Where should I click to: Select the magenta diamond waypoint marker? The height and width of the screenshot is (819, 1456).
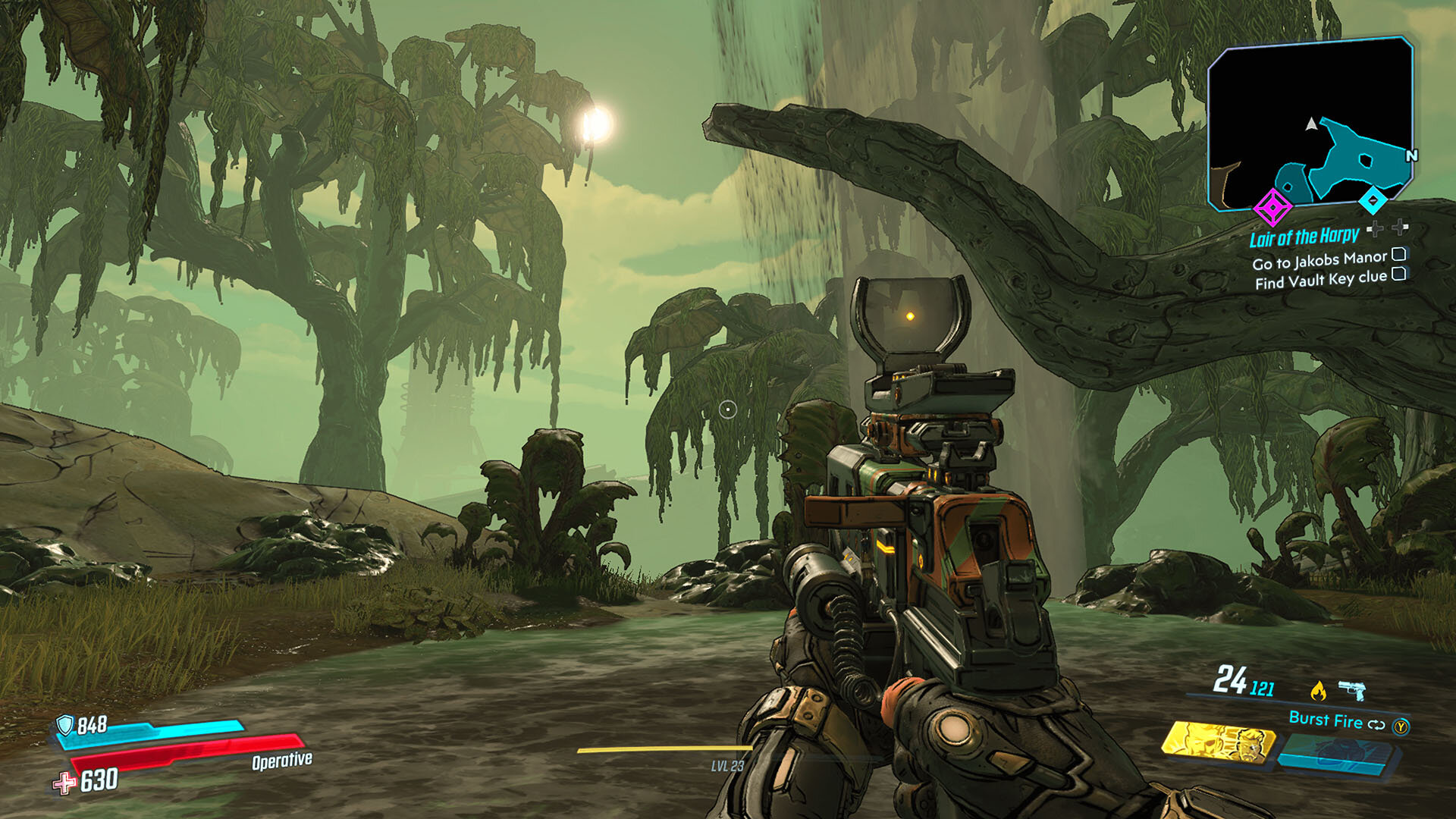1272,206
